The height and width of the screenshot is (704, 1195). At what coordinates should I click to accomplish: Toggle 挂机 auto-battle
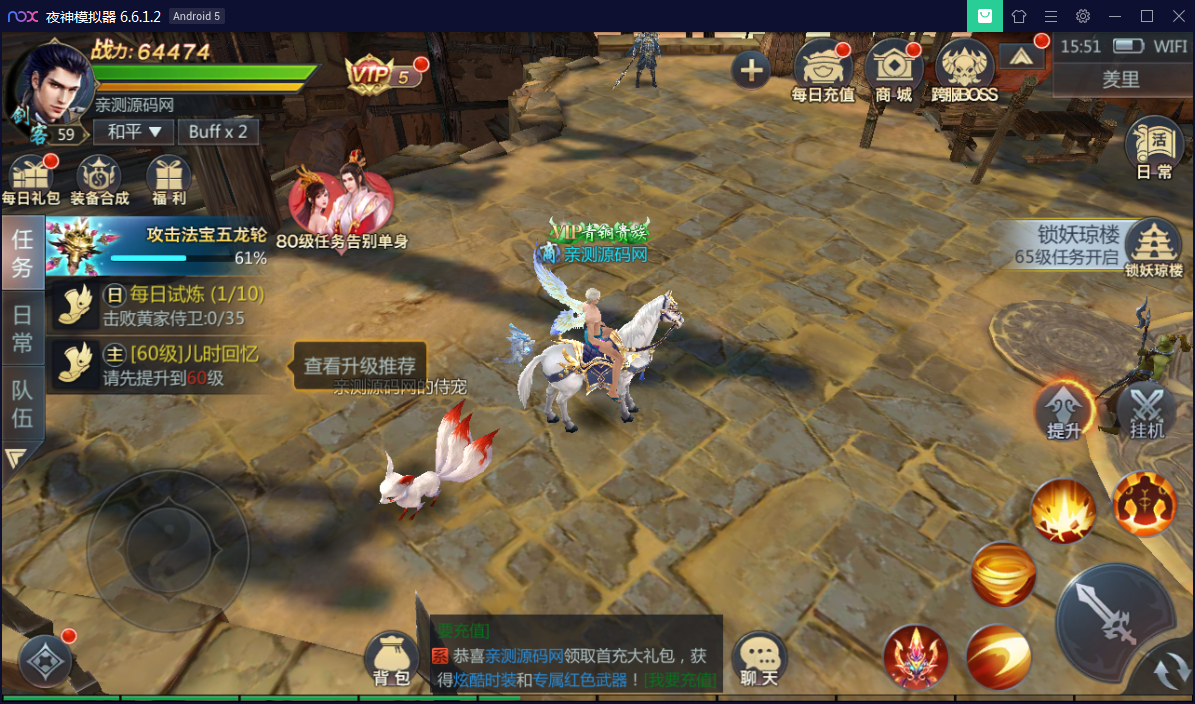(x=1146, y=410)
